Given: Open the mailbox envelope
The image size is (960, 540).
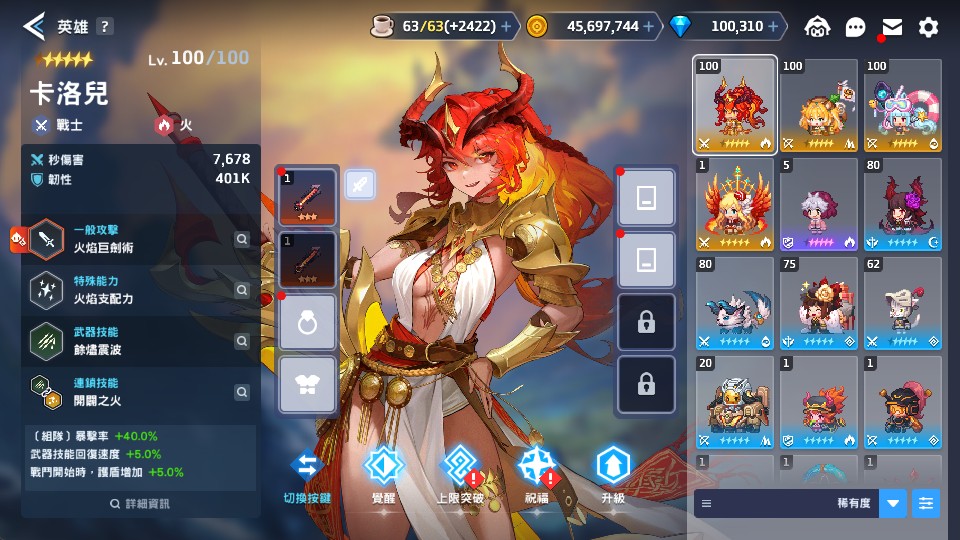Looking at the screenshot, I should 892,27.
